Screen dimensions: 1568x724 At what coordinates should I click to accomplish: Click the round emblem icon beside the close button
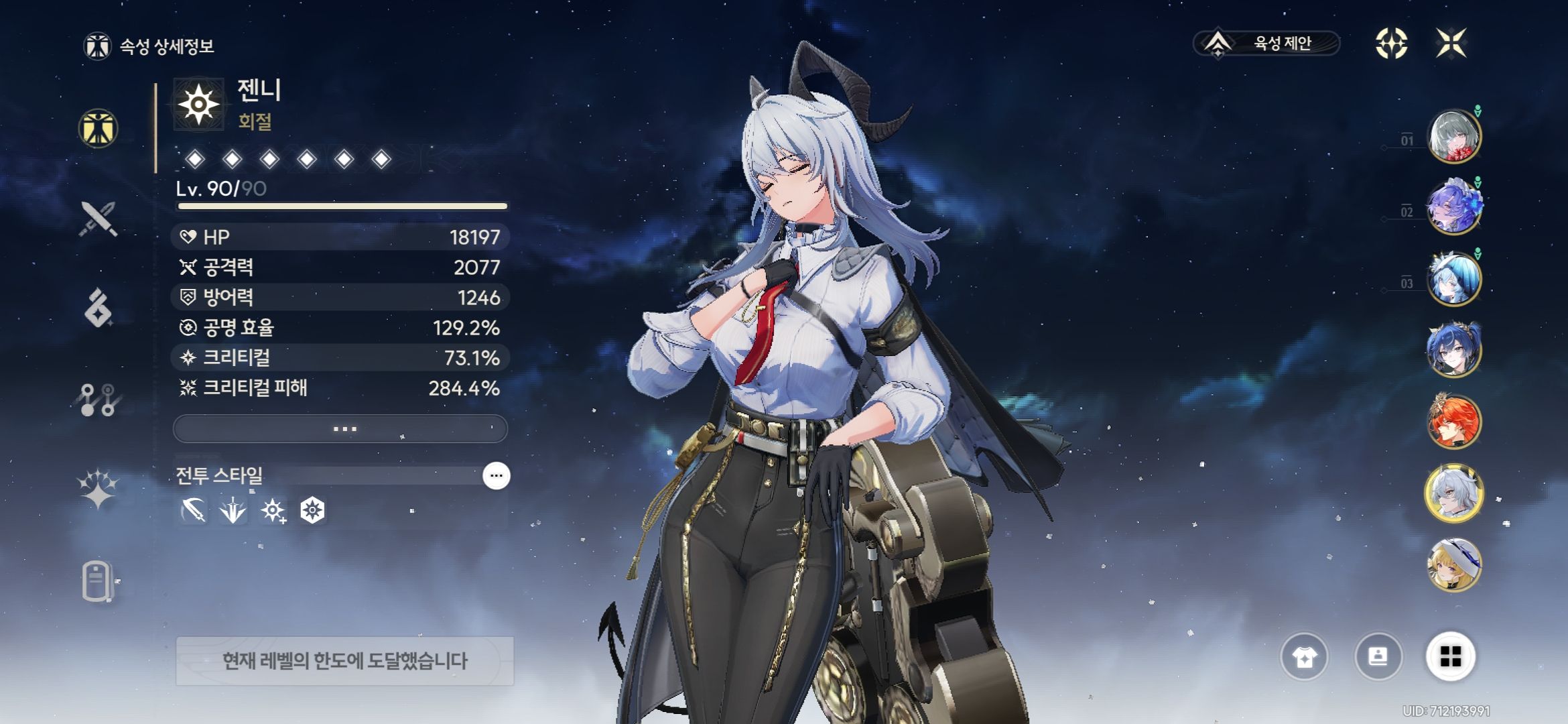point(1391,44)
